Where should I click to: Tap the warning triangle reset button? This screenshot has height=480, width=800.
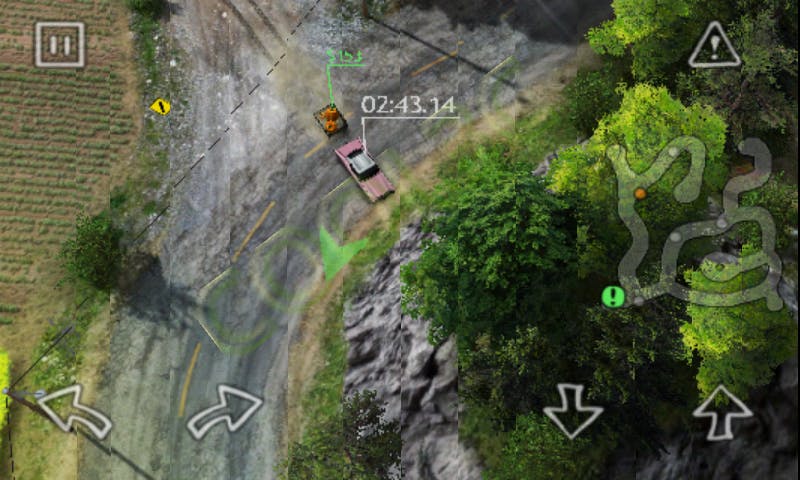714,45
